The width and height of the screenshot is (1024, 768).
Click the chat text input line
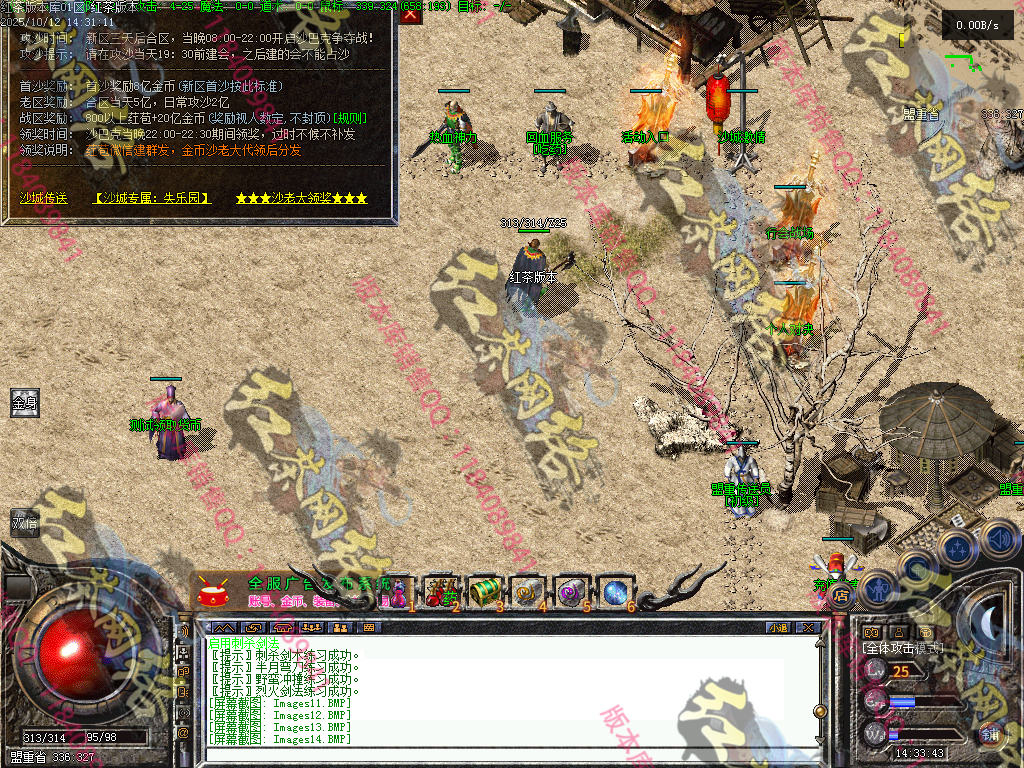coord(500,758)
